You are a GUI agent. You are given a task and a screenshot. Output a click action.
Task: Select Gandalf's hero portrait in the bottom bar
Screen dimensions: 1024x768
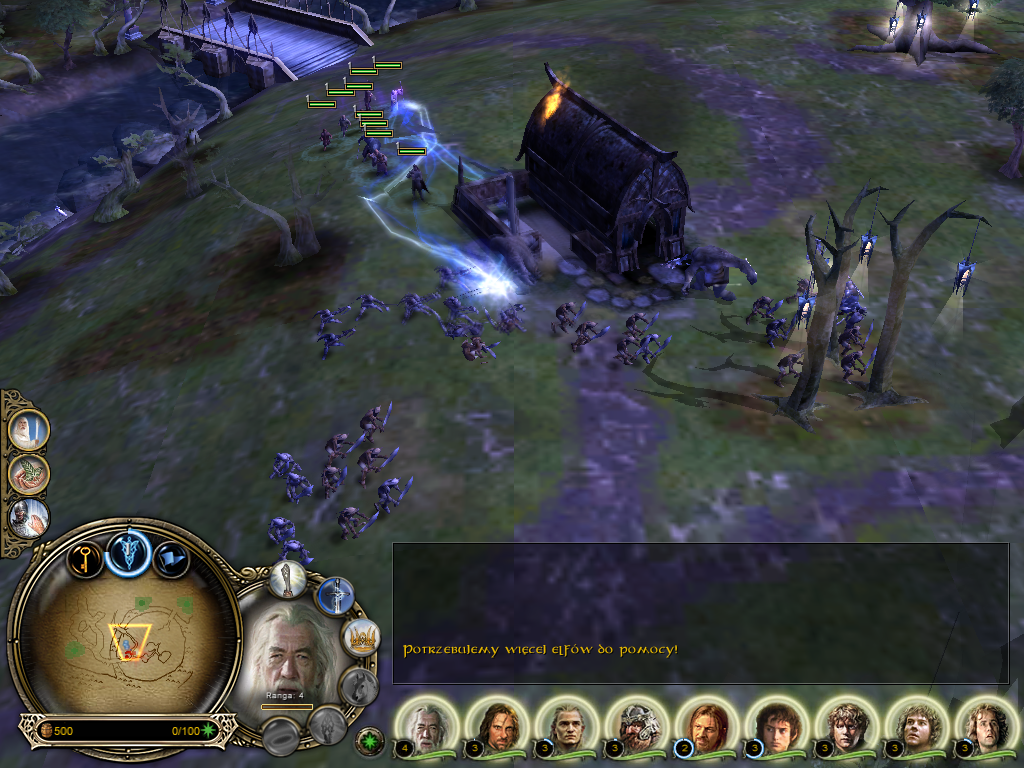tap(427, 725)
